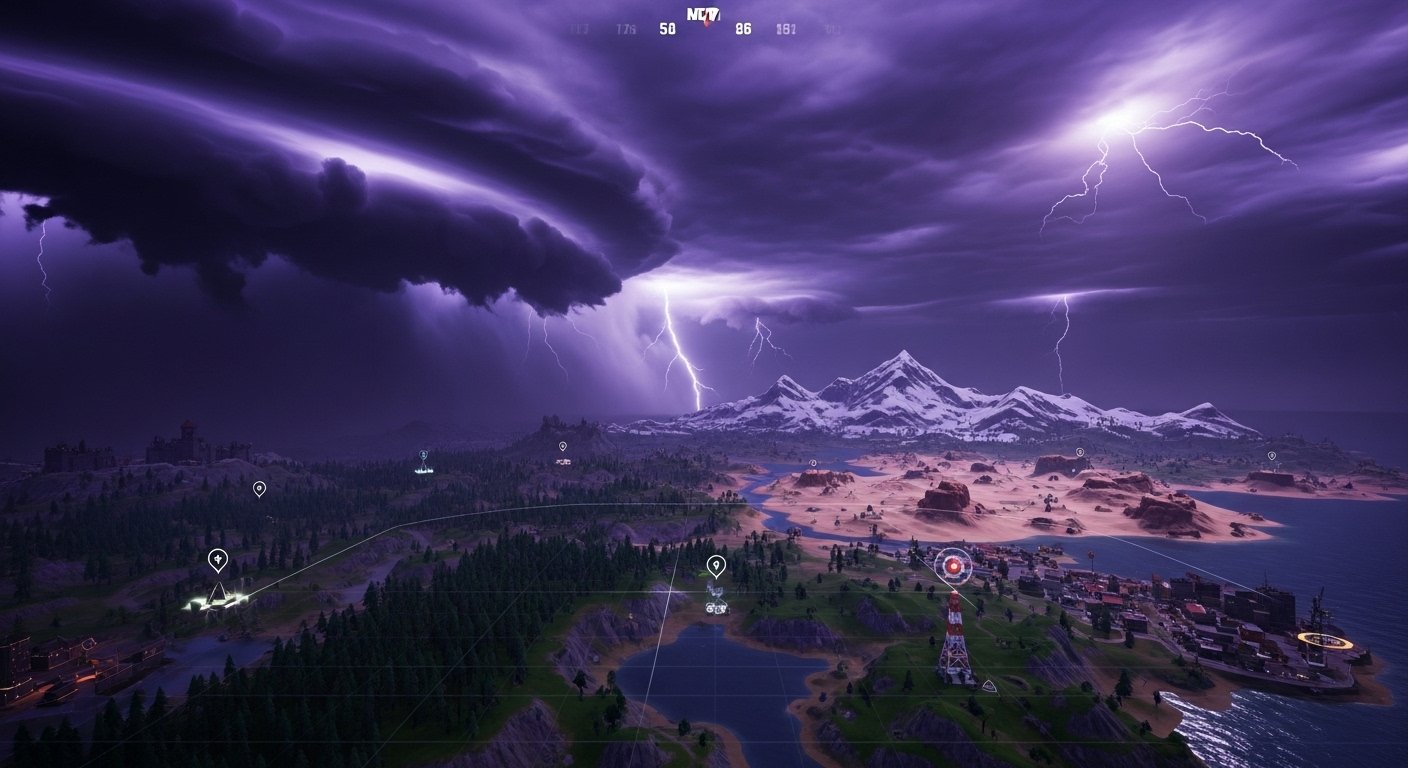Image resolution: width=1408 pixels, height=768 pixels.
Task: Click the vehicle map pin on the northern hilltop
Action: tap(562, 444)
